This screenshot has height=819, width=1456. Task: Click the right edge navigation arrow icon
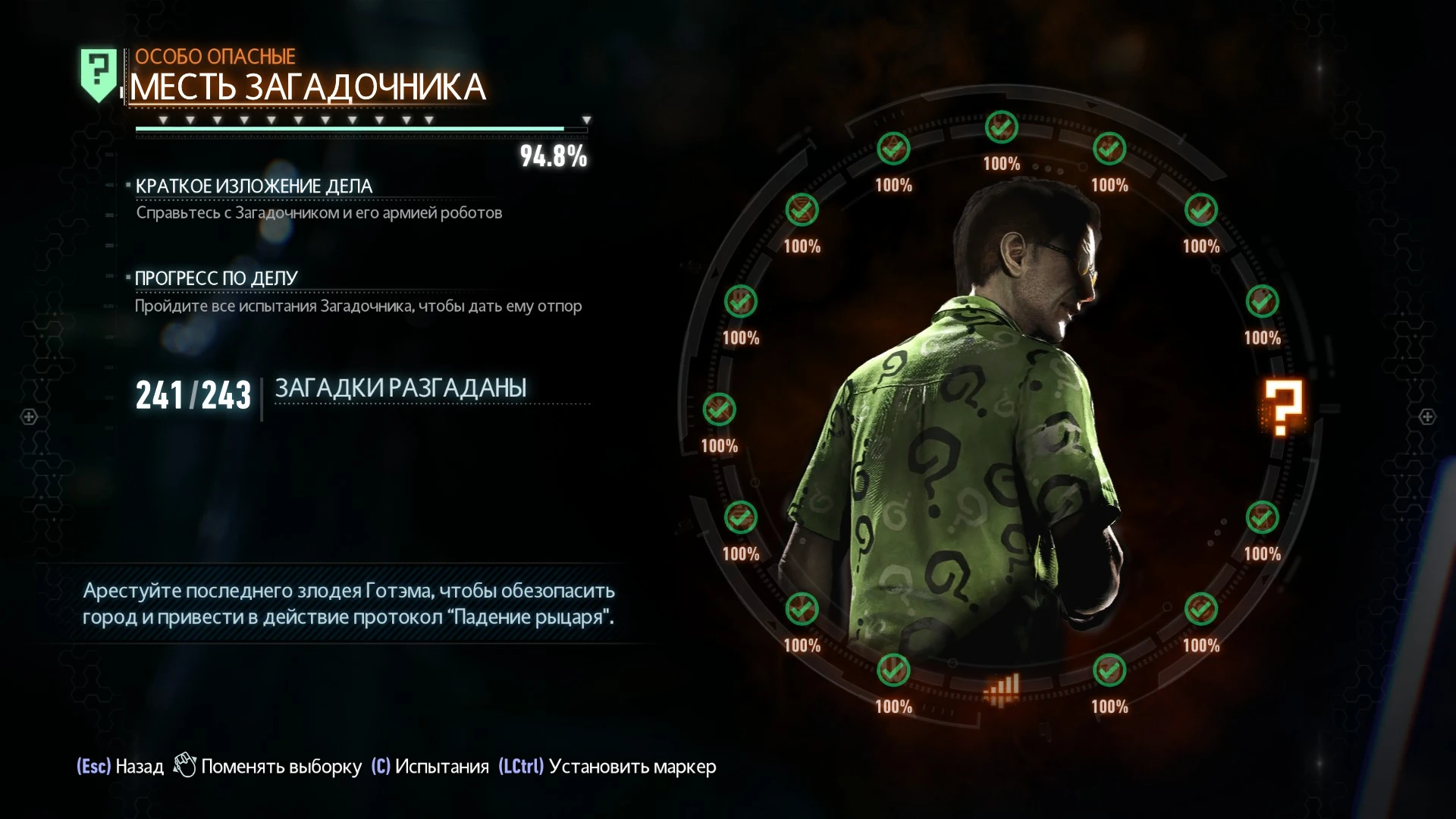click(1427, 416)
